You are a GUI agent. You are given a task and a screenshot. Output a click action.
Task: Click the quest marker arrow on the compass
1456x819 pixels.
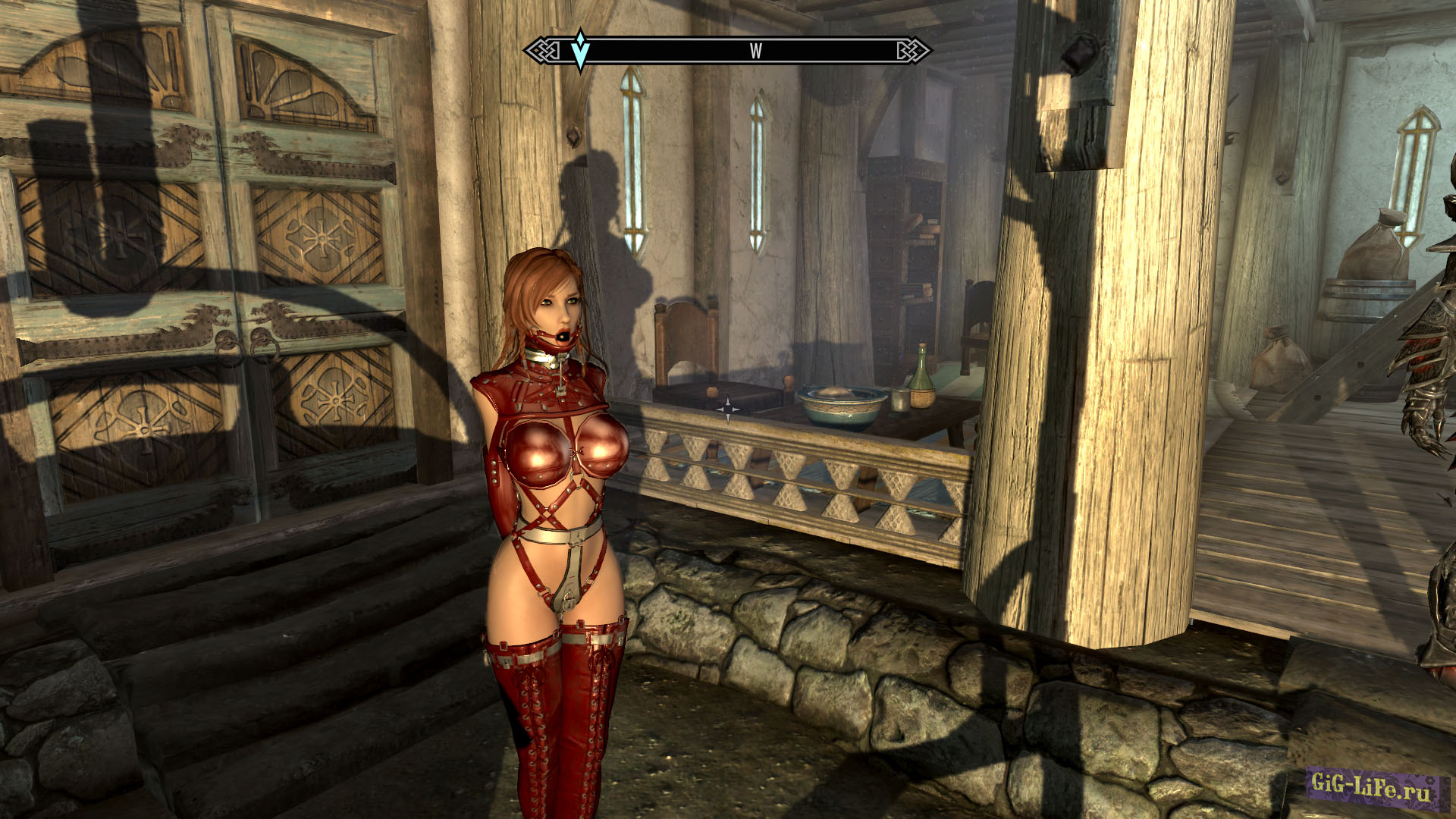(x=580, y=51)
